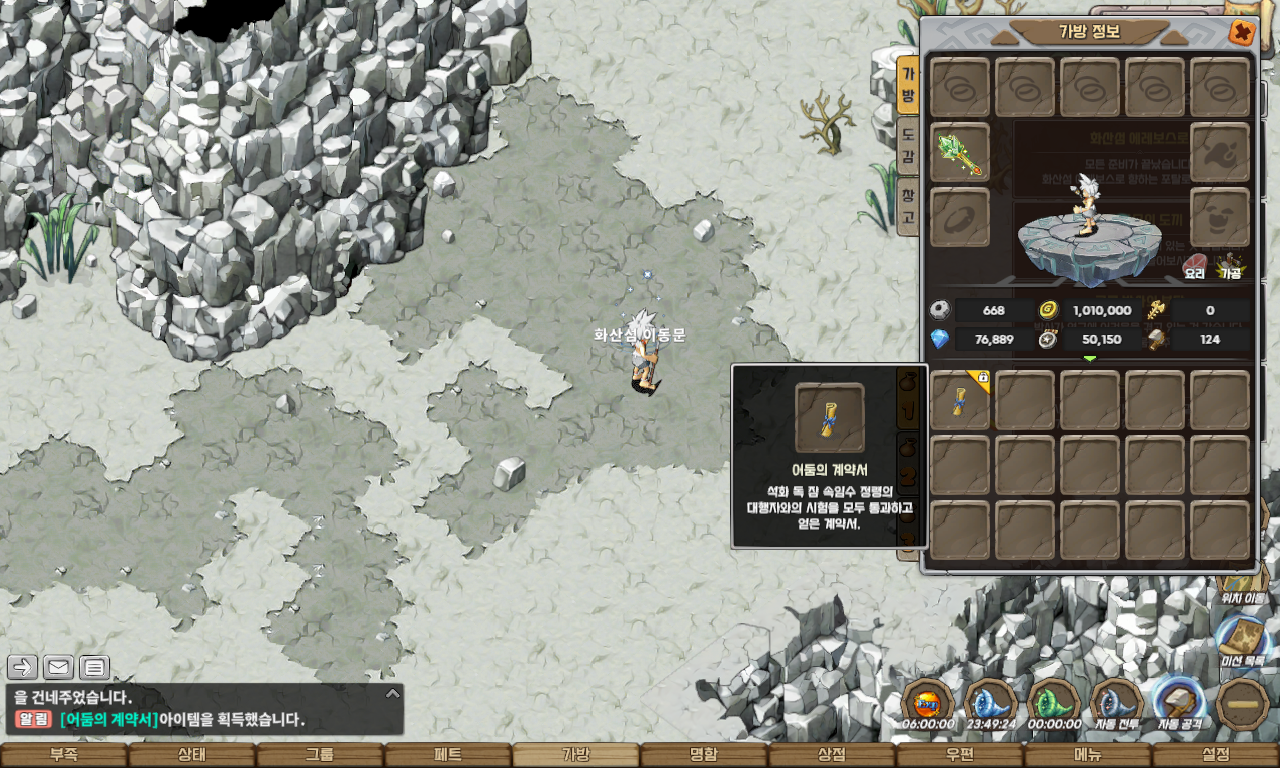Select the equipped green crystal staff slot

960,153
